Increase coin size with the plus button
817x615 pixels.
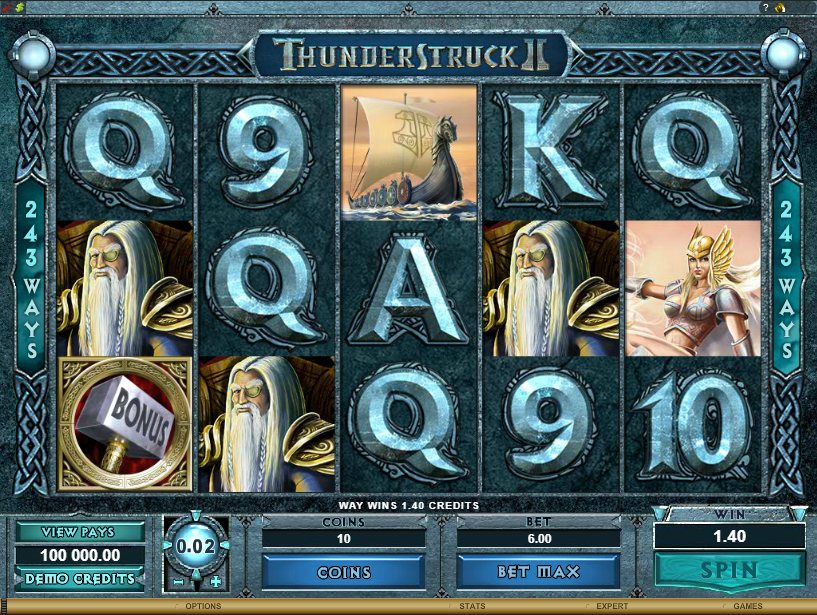(x=215, y=582)
